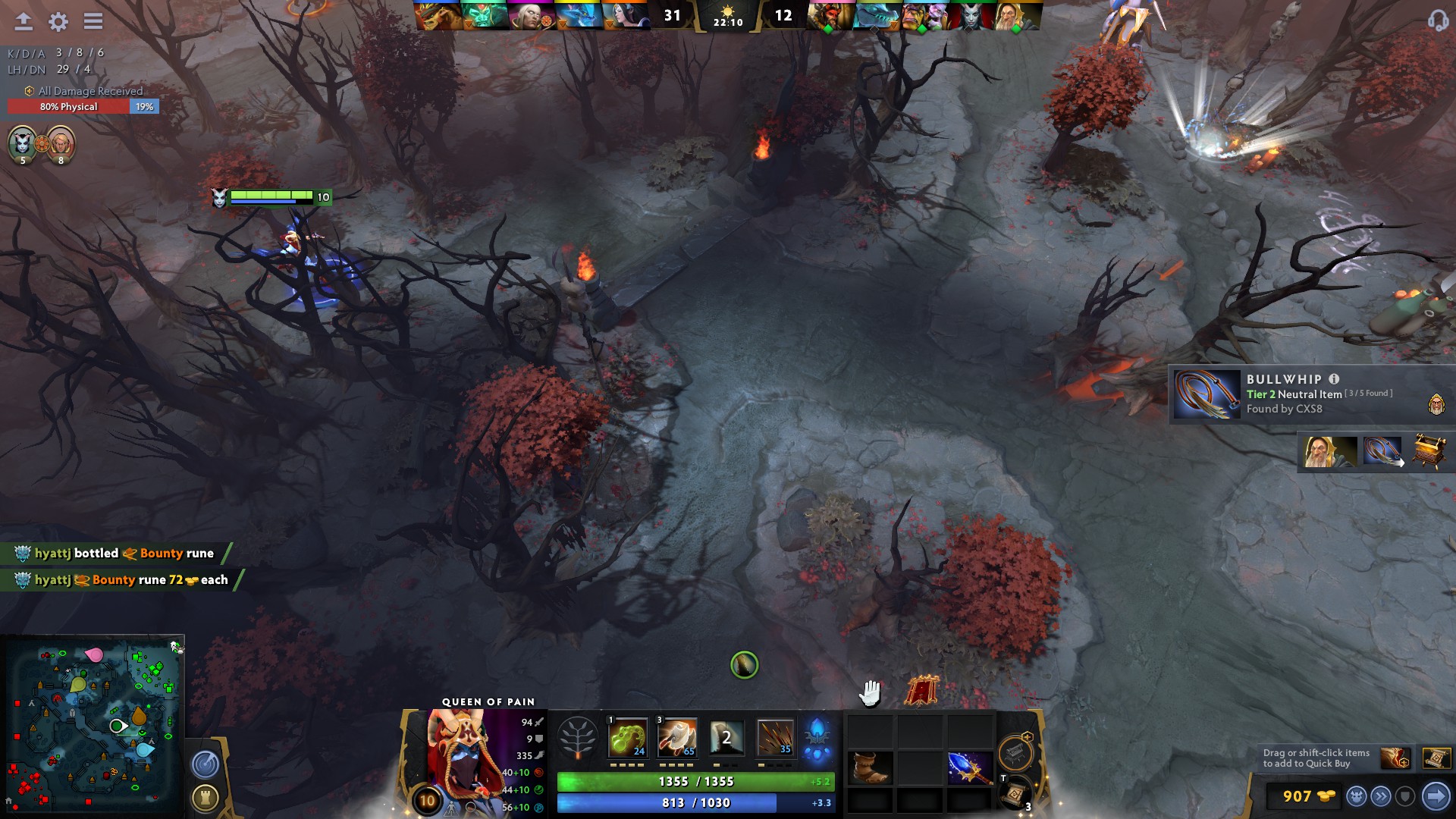Open the neutral item stash chest
The image size is (1456, 819).
tap(1015, 752)
